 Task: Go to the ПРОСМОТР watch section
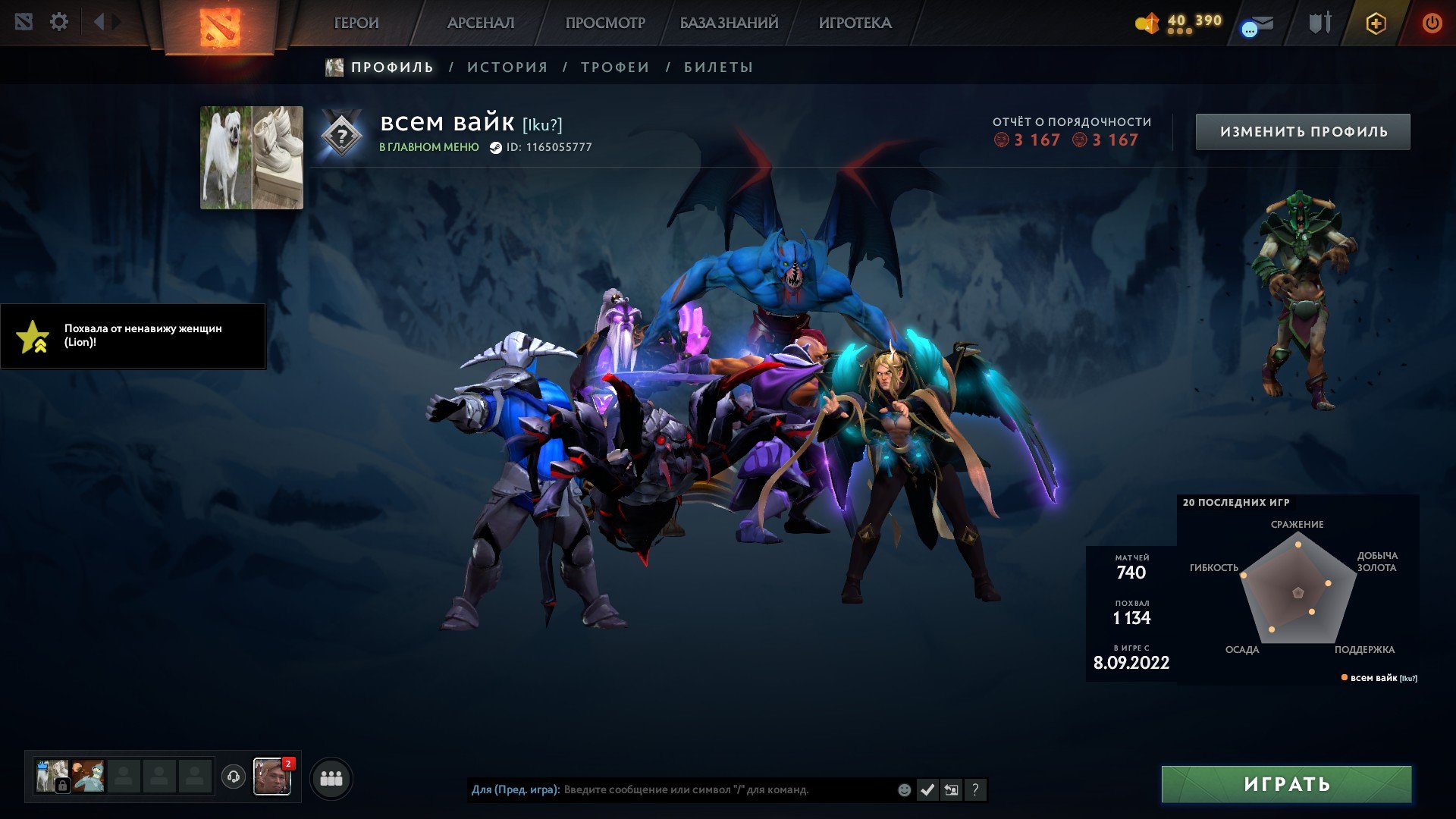click(x=605, y=23)
